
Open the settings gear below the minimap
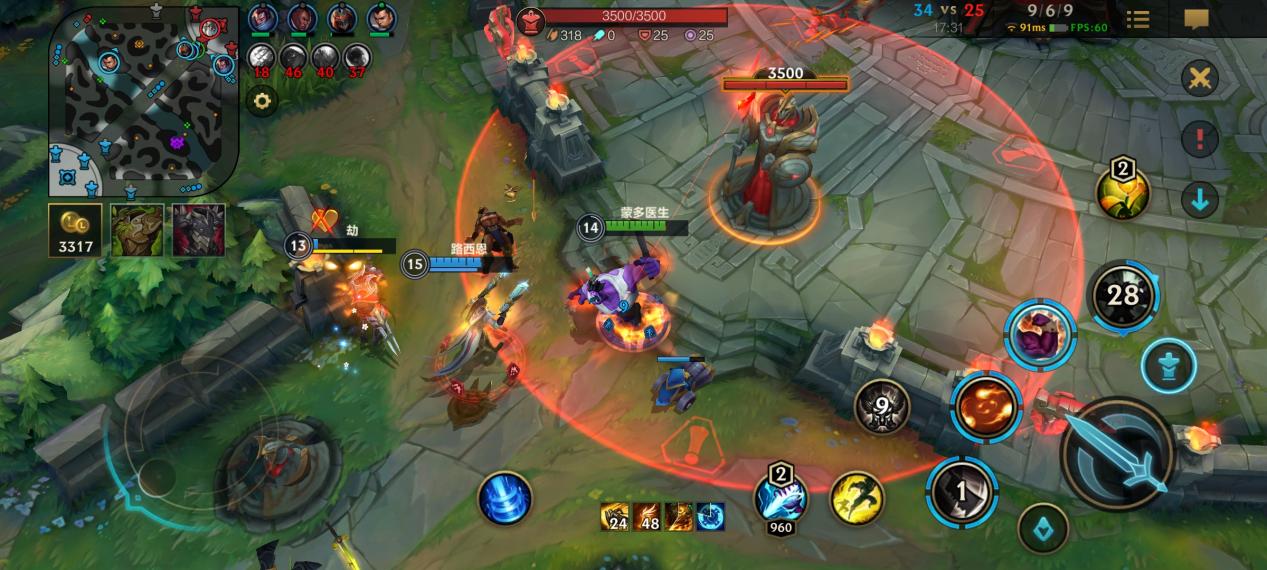point(262,101)
